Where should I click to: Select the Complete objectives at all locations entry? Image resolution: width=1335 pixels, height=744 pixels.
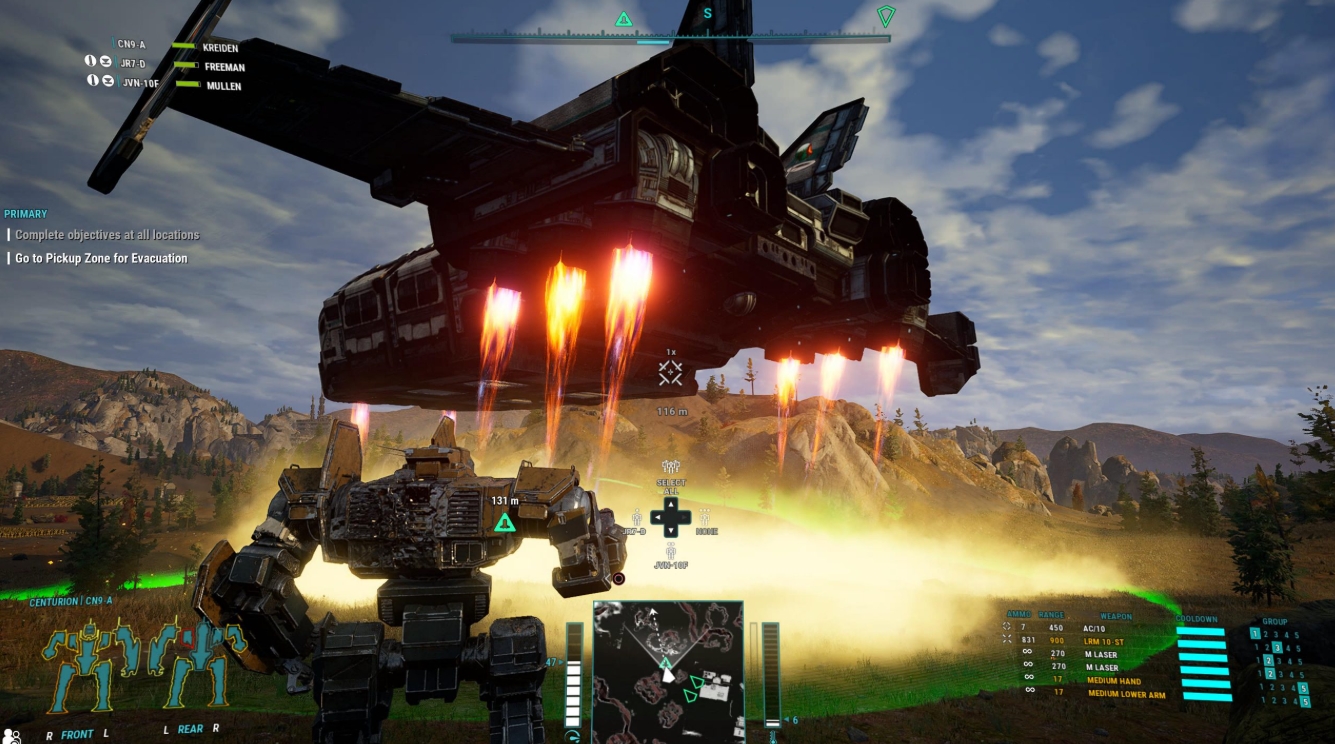click(x=103, y=234)
